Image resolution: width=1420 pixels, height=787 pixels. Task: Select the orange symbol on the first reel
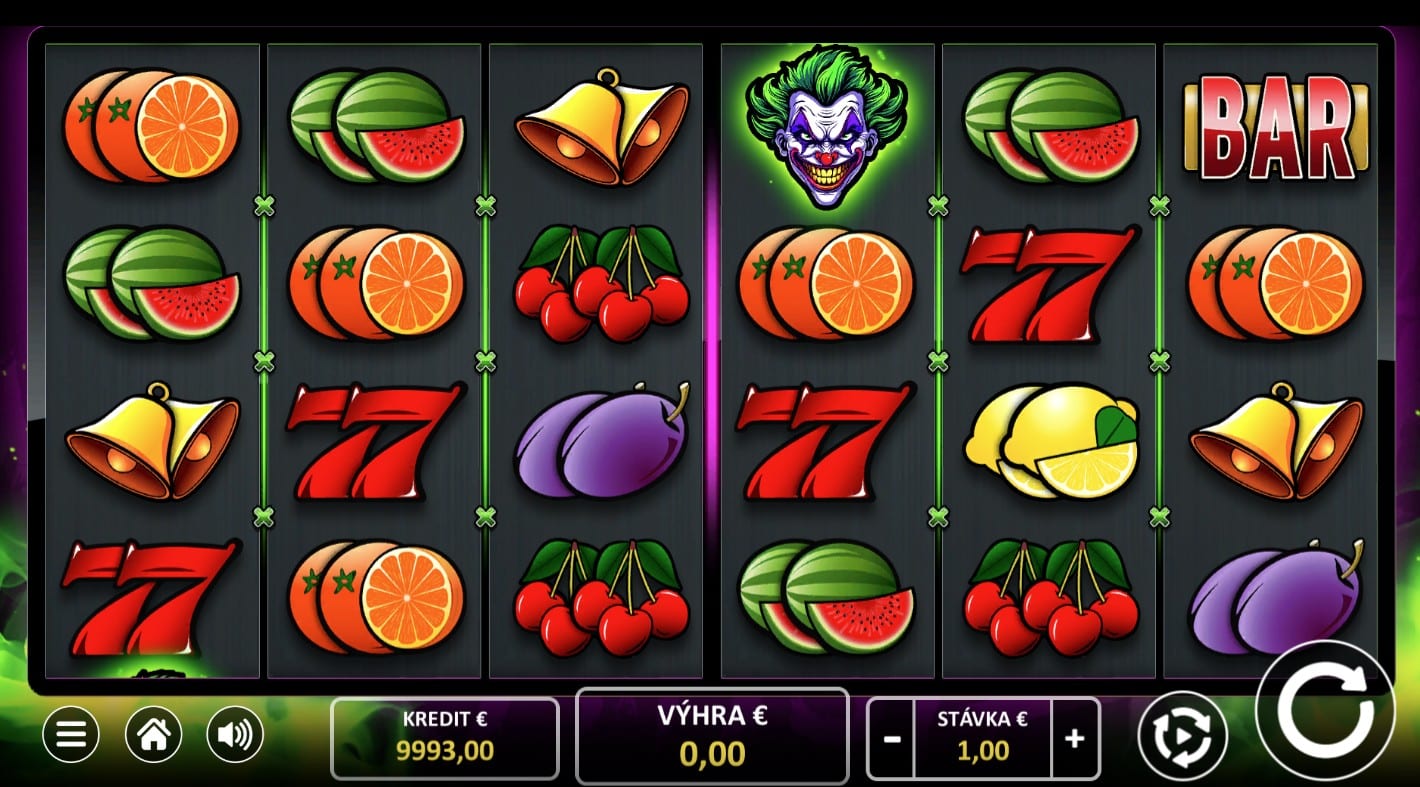(150, 125)
